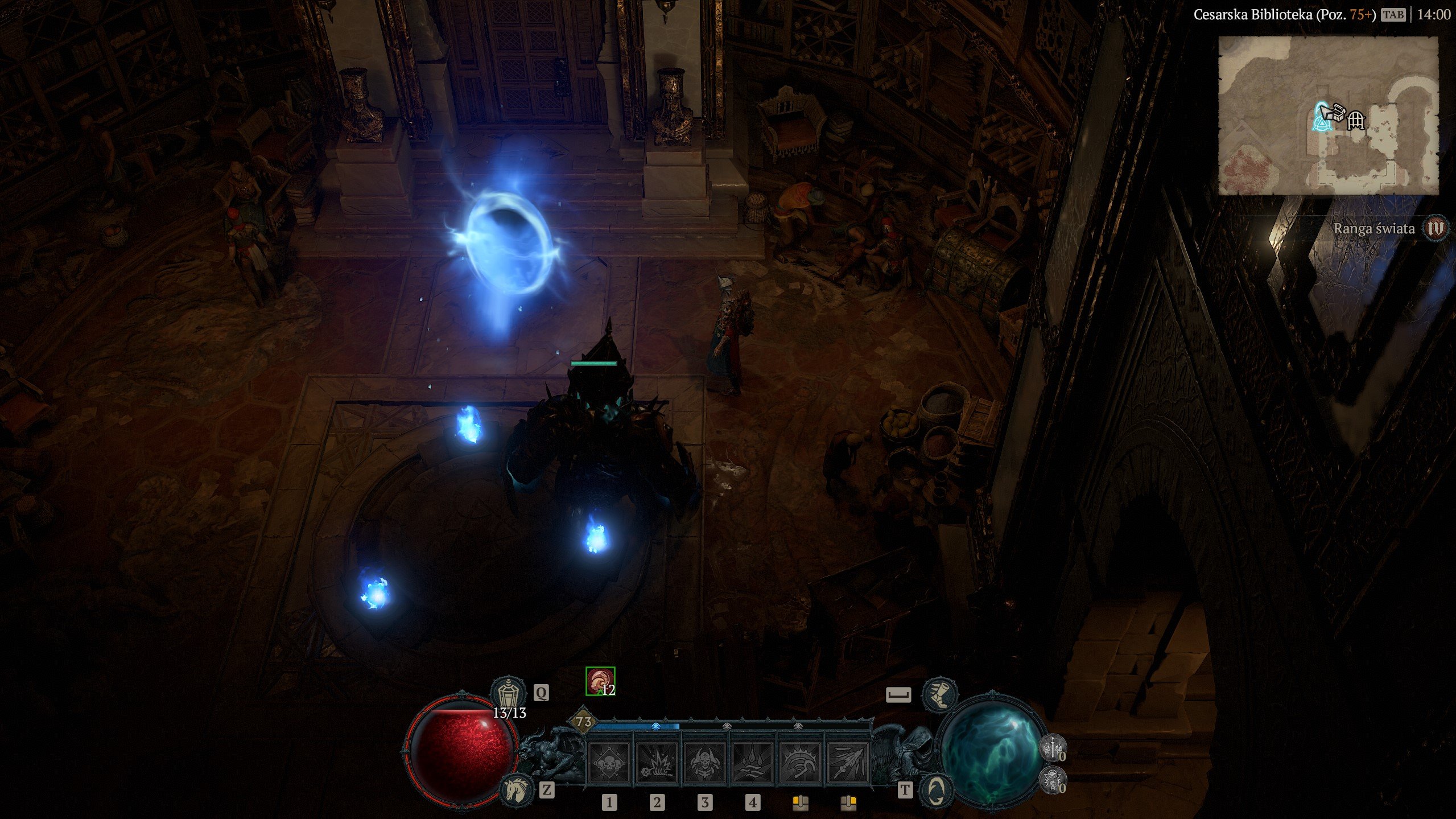The width and height of the screenshot is (1456, 819).
Task: Use the scythe slash skill
Action: click(800, 761)
